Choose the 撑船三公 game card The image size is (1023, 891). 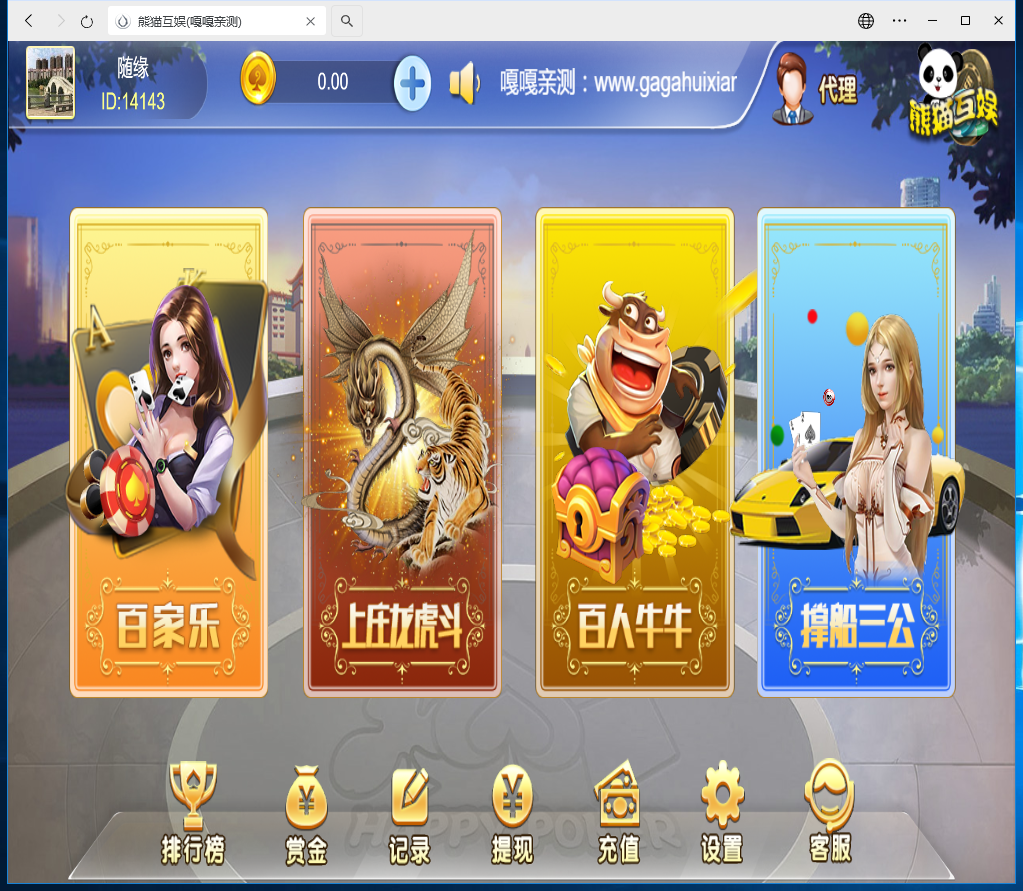pos(855,452)
